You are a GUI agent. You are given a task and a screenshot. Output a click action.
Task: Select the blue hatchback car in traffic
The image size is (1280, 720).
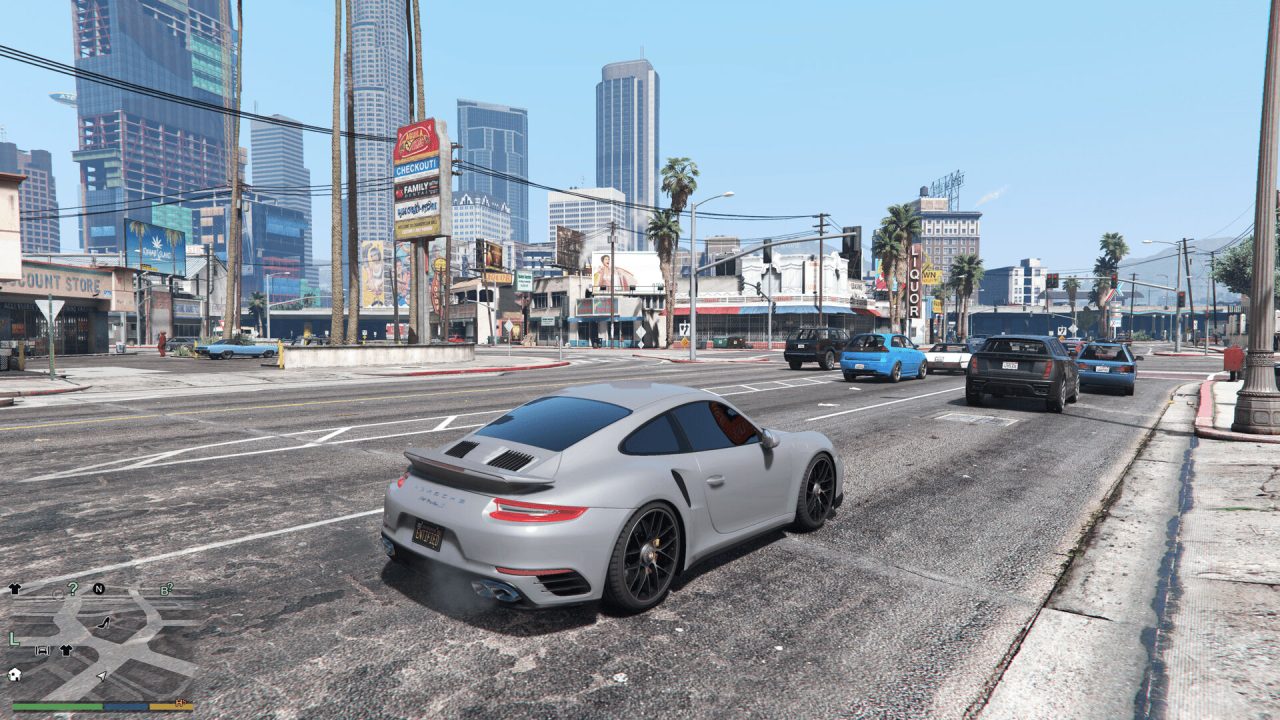click(x=884, y=362)
